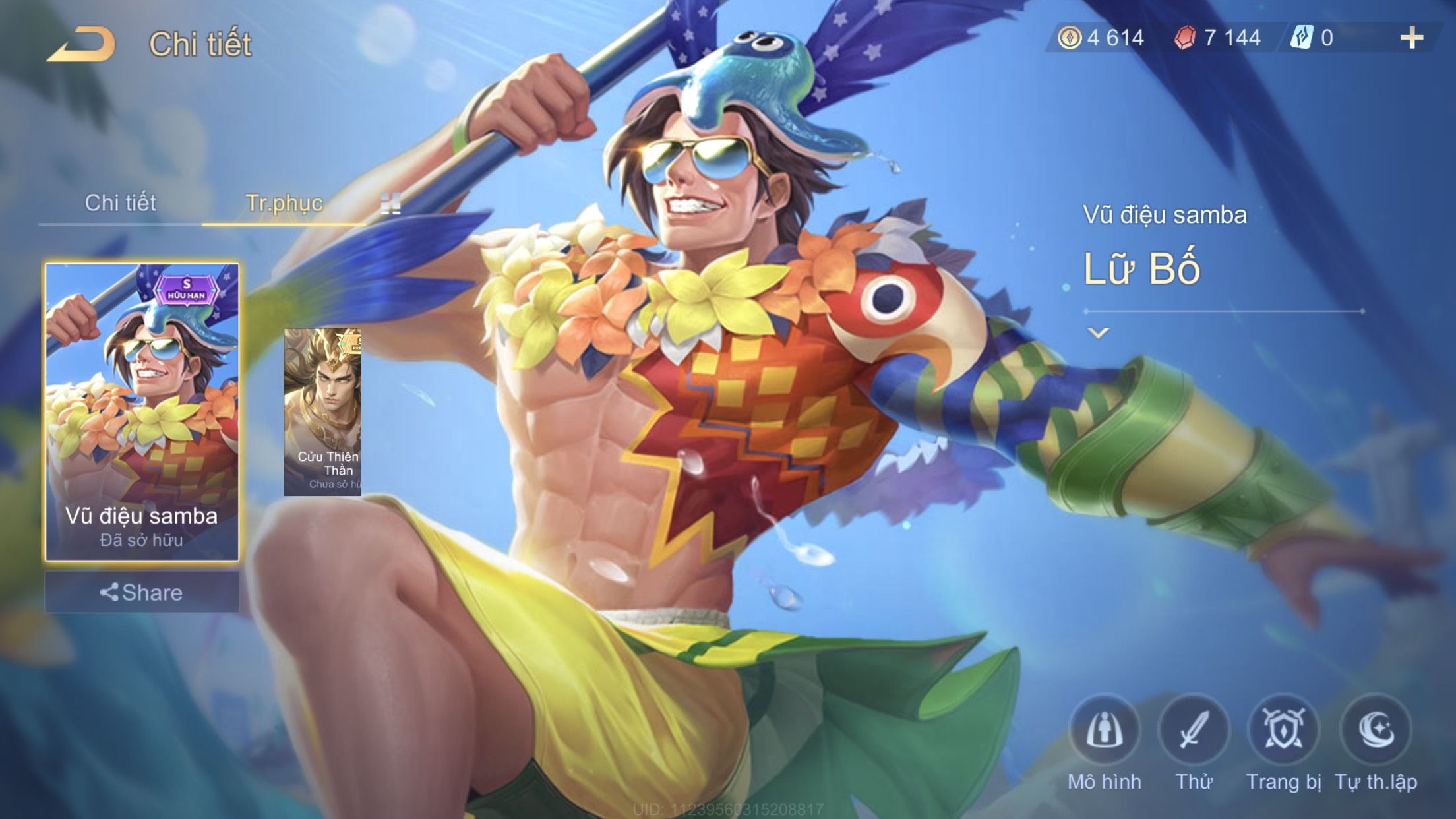Go back using the return arrow
1456x819 pixels.
pyautogui.click(x=81, y=45)
